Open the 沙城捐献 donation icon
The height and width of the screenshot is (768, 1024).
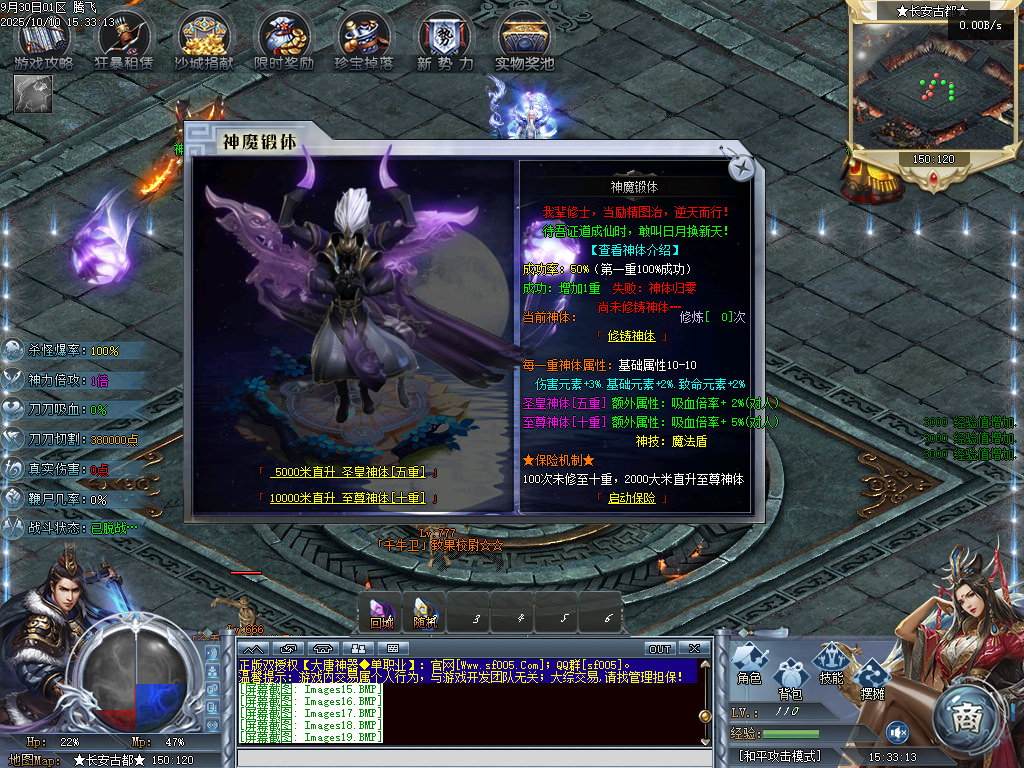click(205, 40)
